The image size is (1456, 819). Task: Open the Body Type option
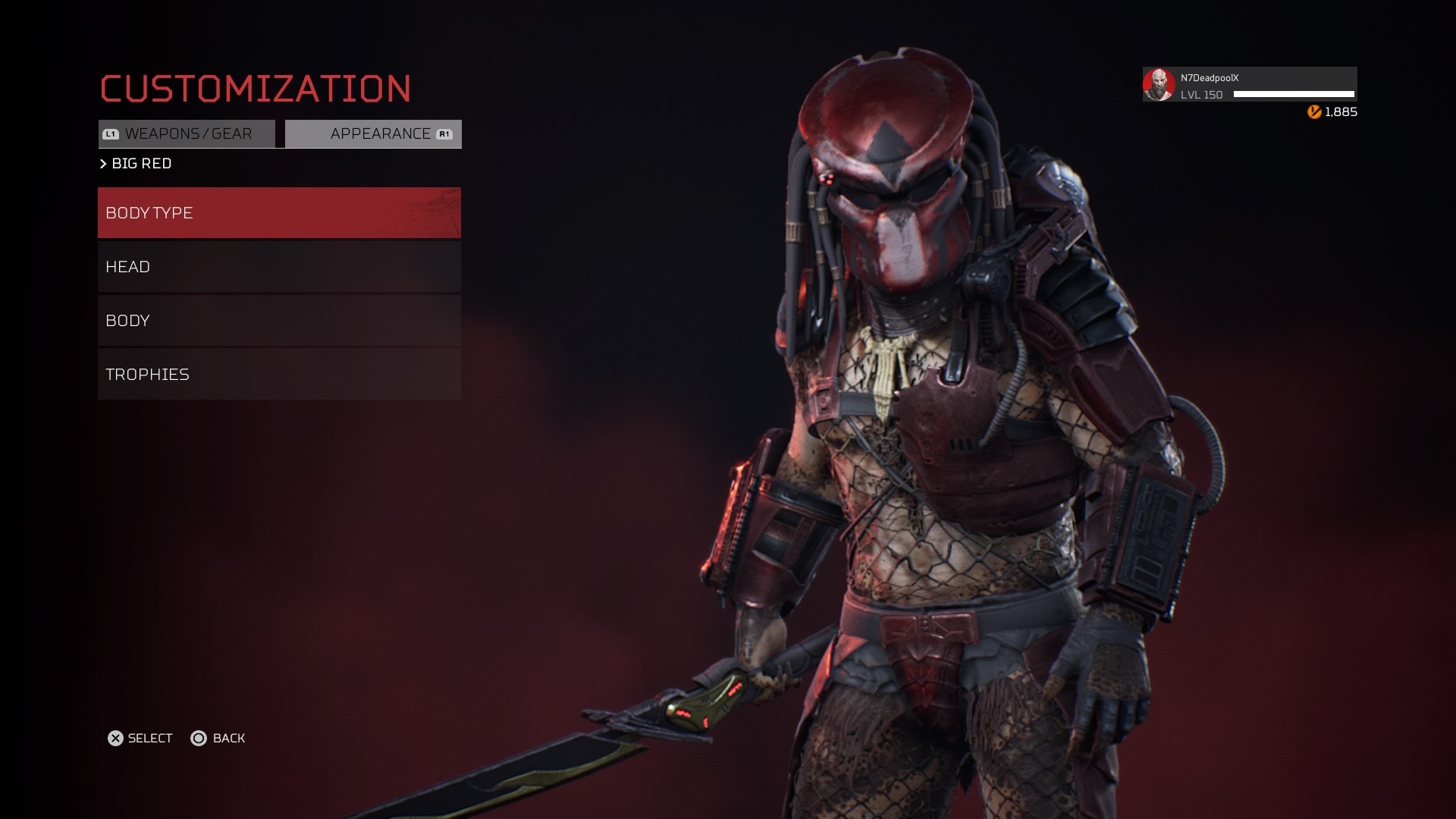point(279,213)
